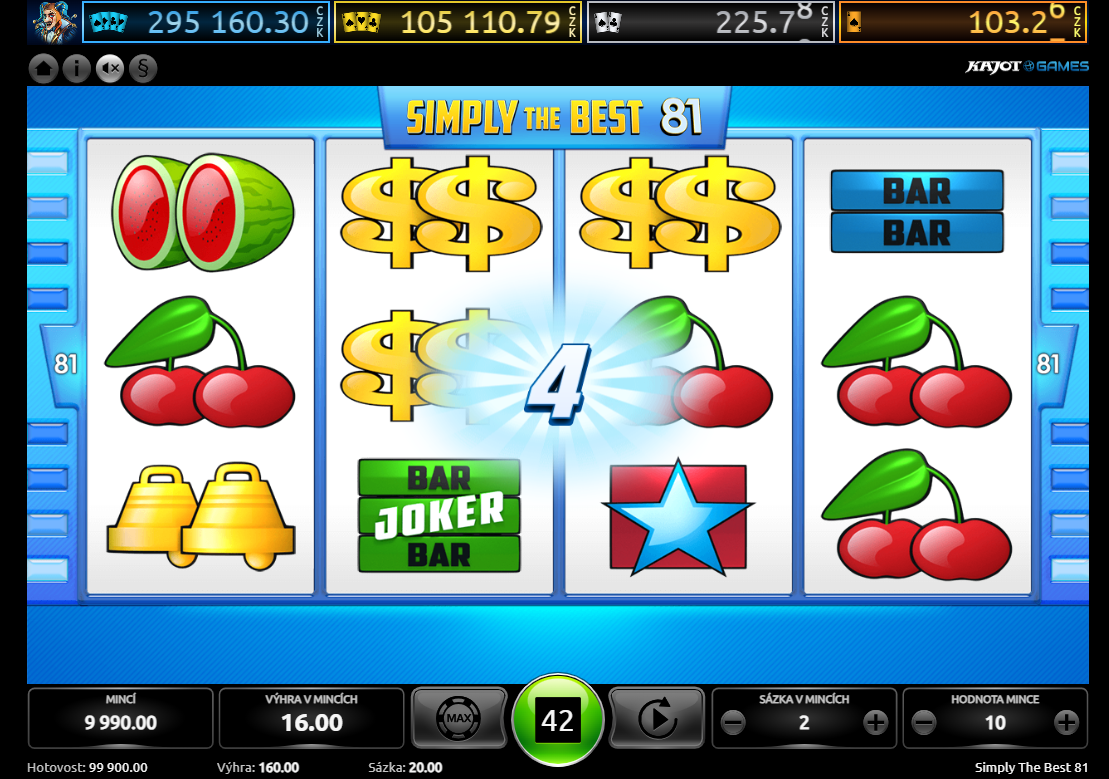Set the MAX bet chip button
This screenshot has width=1109, height=779.
pyautogui.click(x=458, y=717)
